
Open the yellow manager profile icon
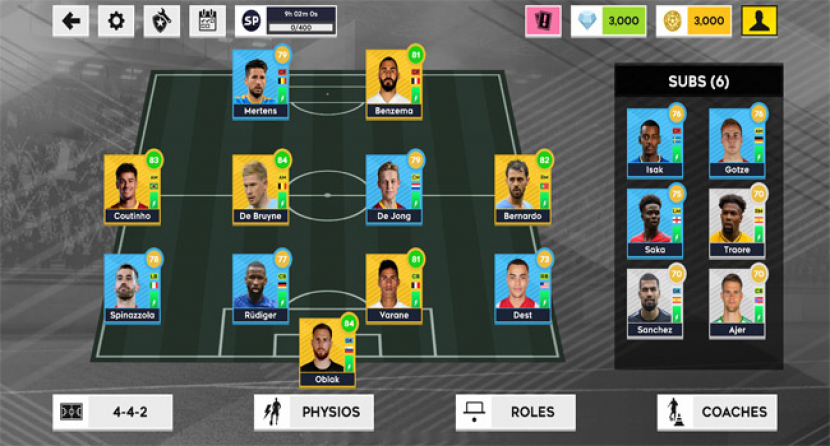pos(759,20)
